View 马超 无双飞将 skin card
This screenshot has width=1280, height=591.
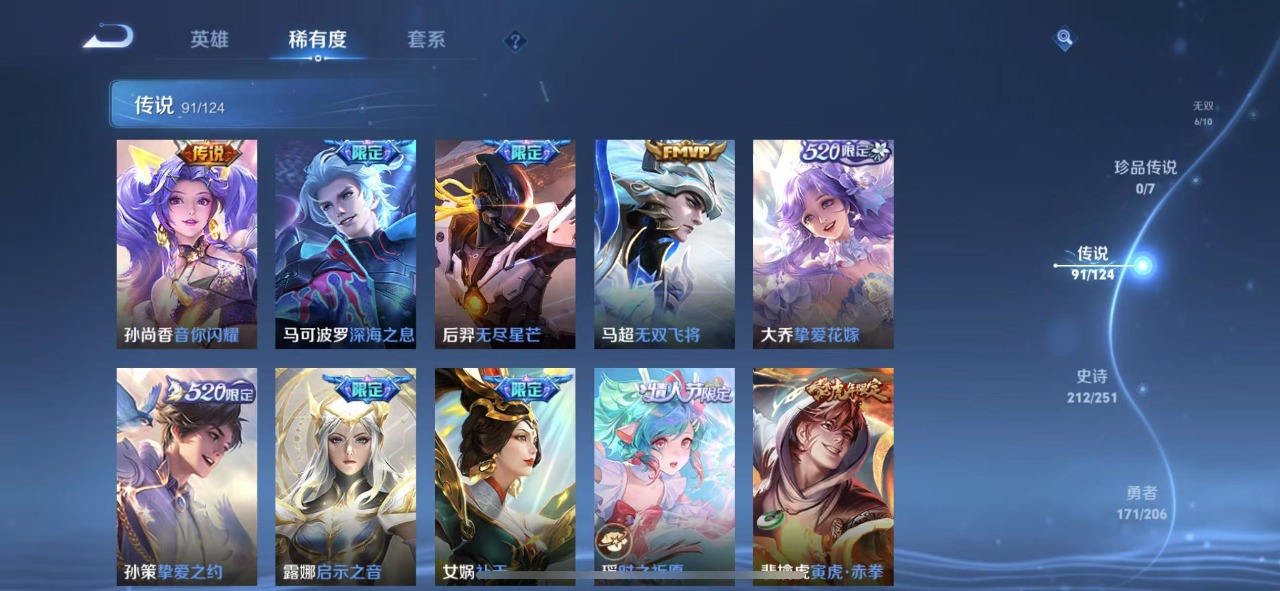click(665, 244)
